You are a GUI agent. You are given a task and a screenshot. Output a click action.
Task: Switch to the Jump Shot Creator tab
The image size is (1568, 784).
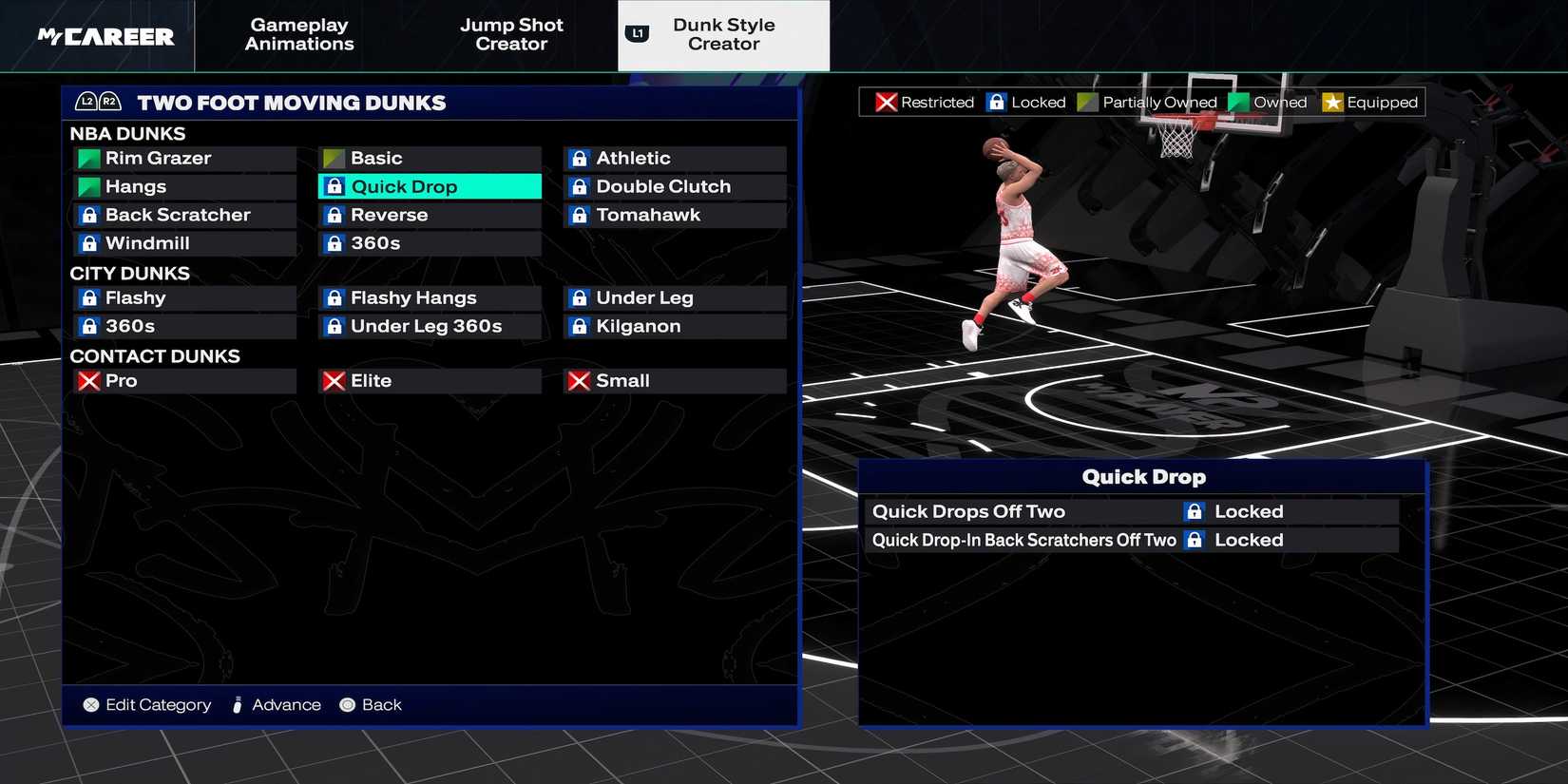511,35
